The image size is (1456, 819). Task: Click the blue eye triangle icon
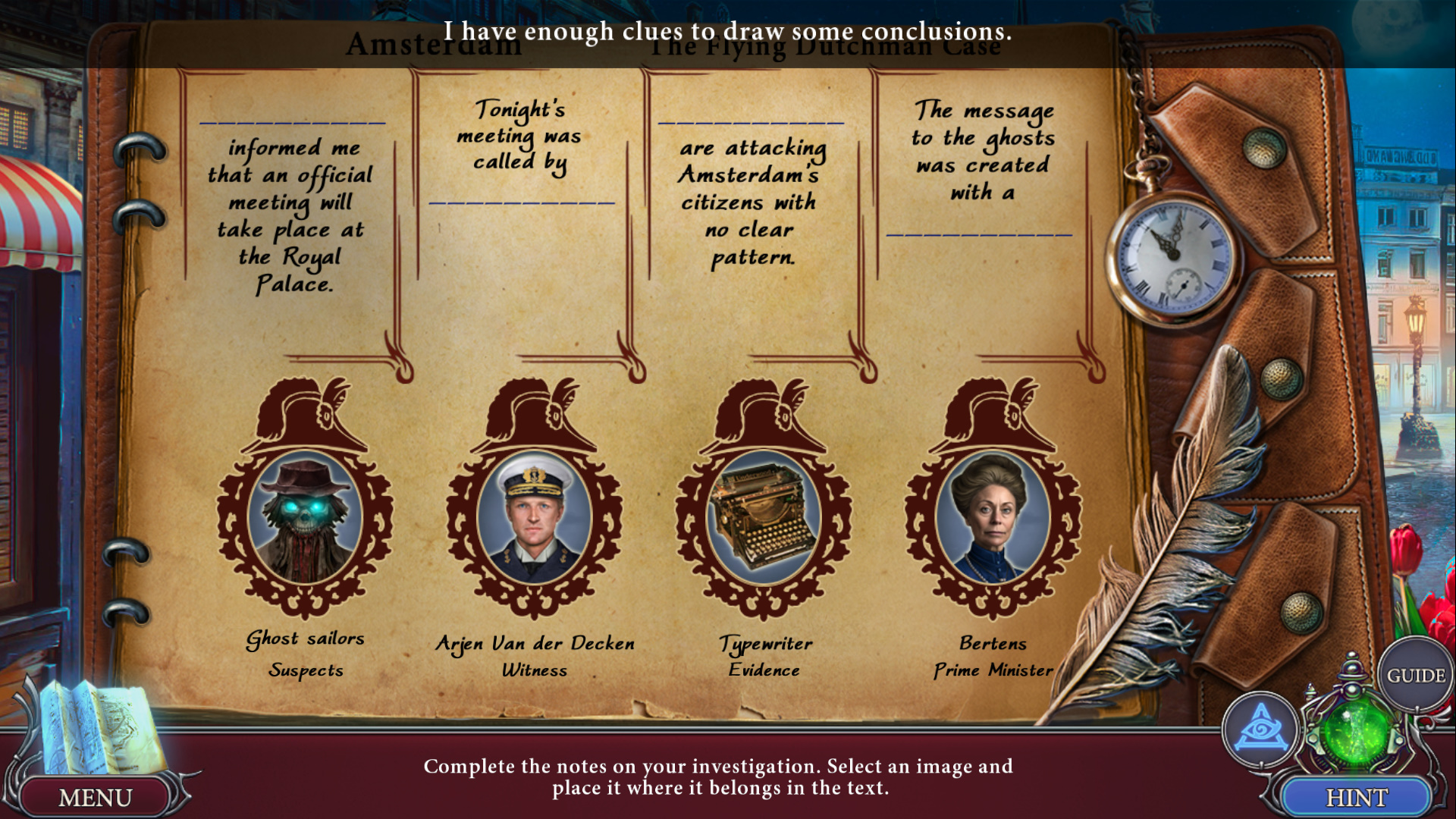click(1260, 730)
